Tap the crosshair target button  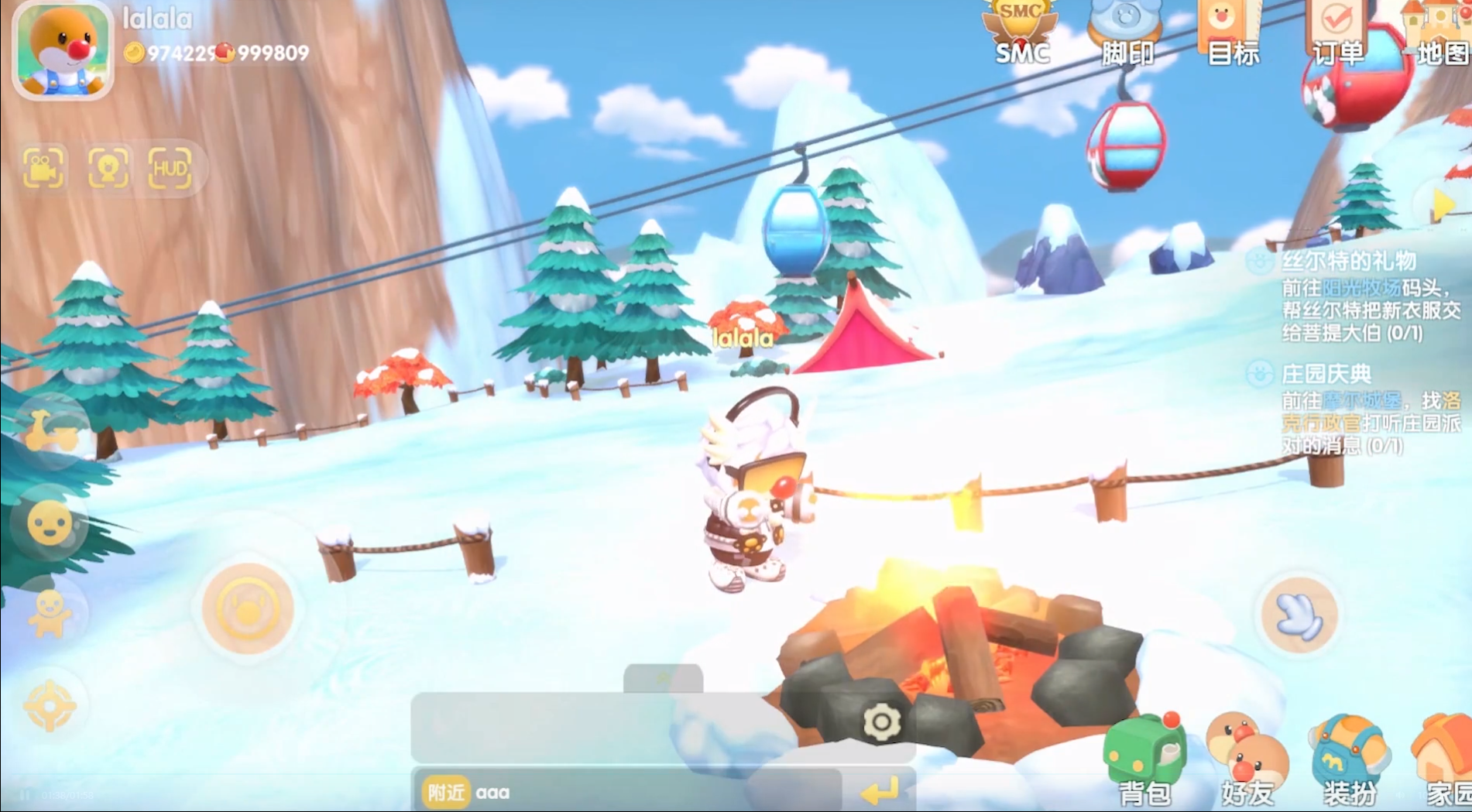50,705
